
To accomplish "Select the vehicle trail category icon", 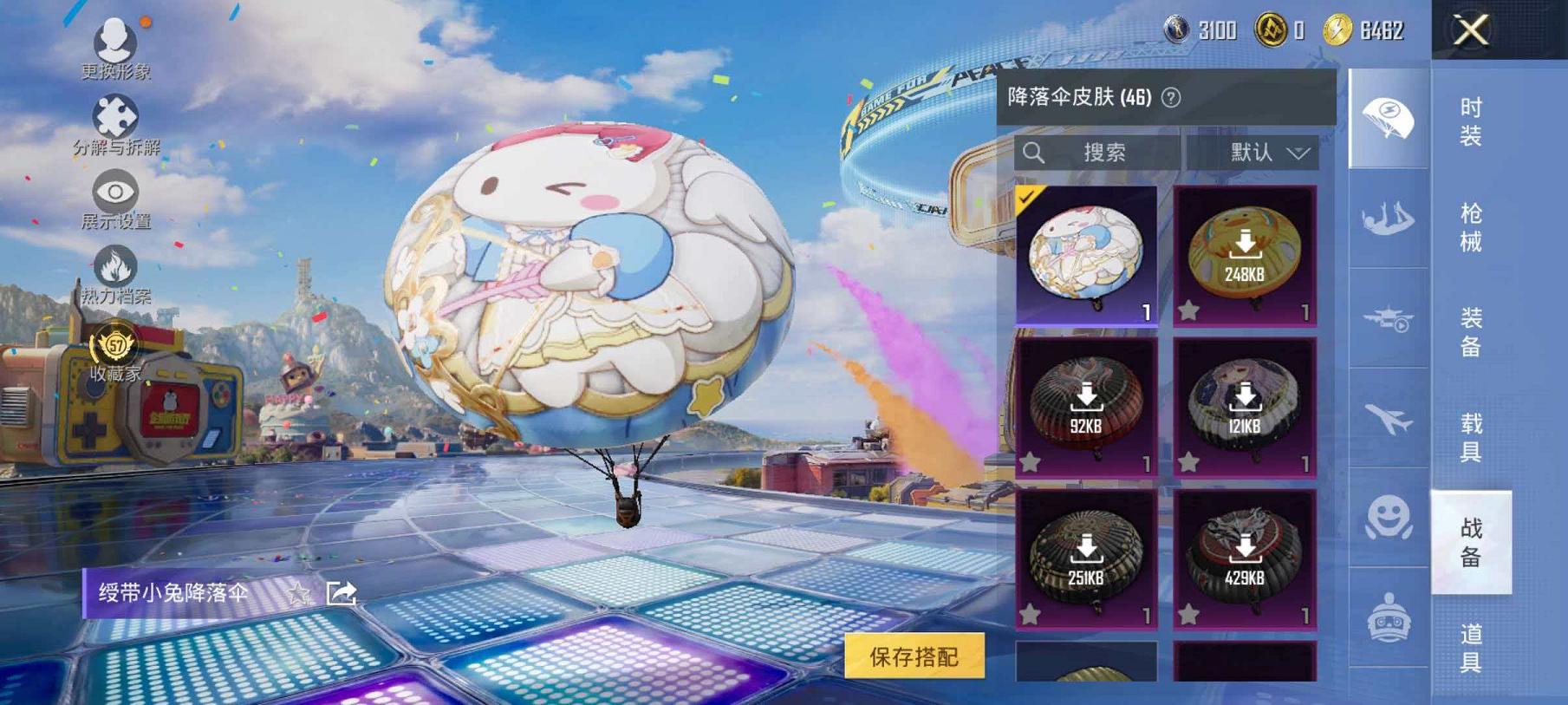I will coord(1388,319).
